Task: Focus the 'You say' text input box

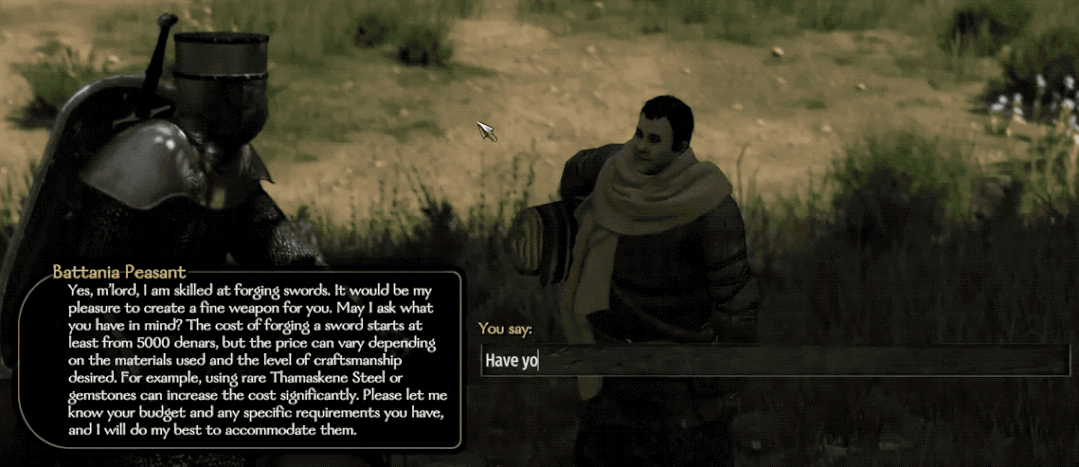Action: pyautogui.click(x=773, y=360)
